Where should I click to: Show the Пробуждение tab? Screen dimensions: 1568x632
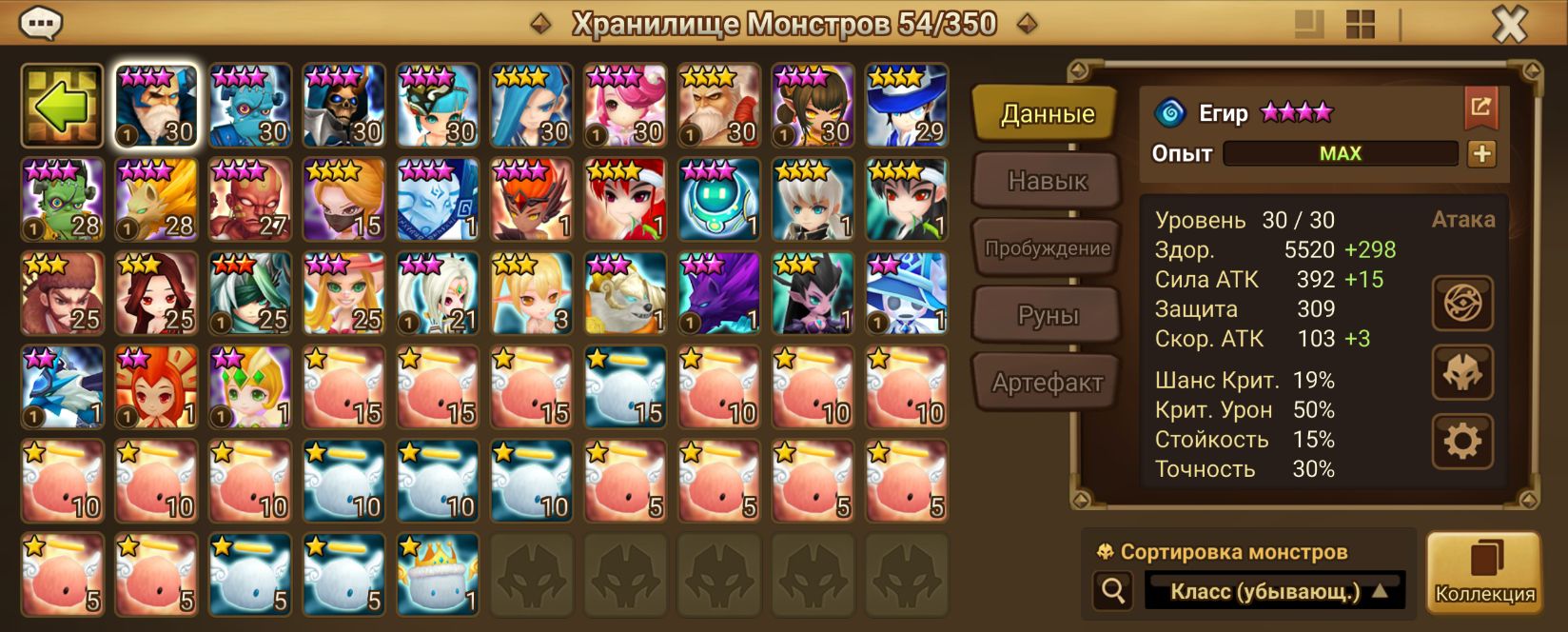[x=1047, y=248]
